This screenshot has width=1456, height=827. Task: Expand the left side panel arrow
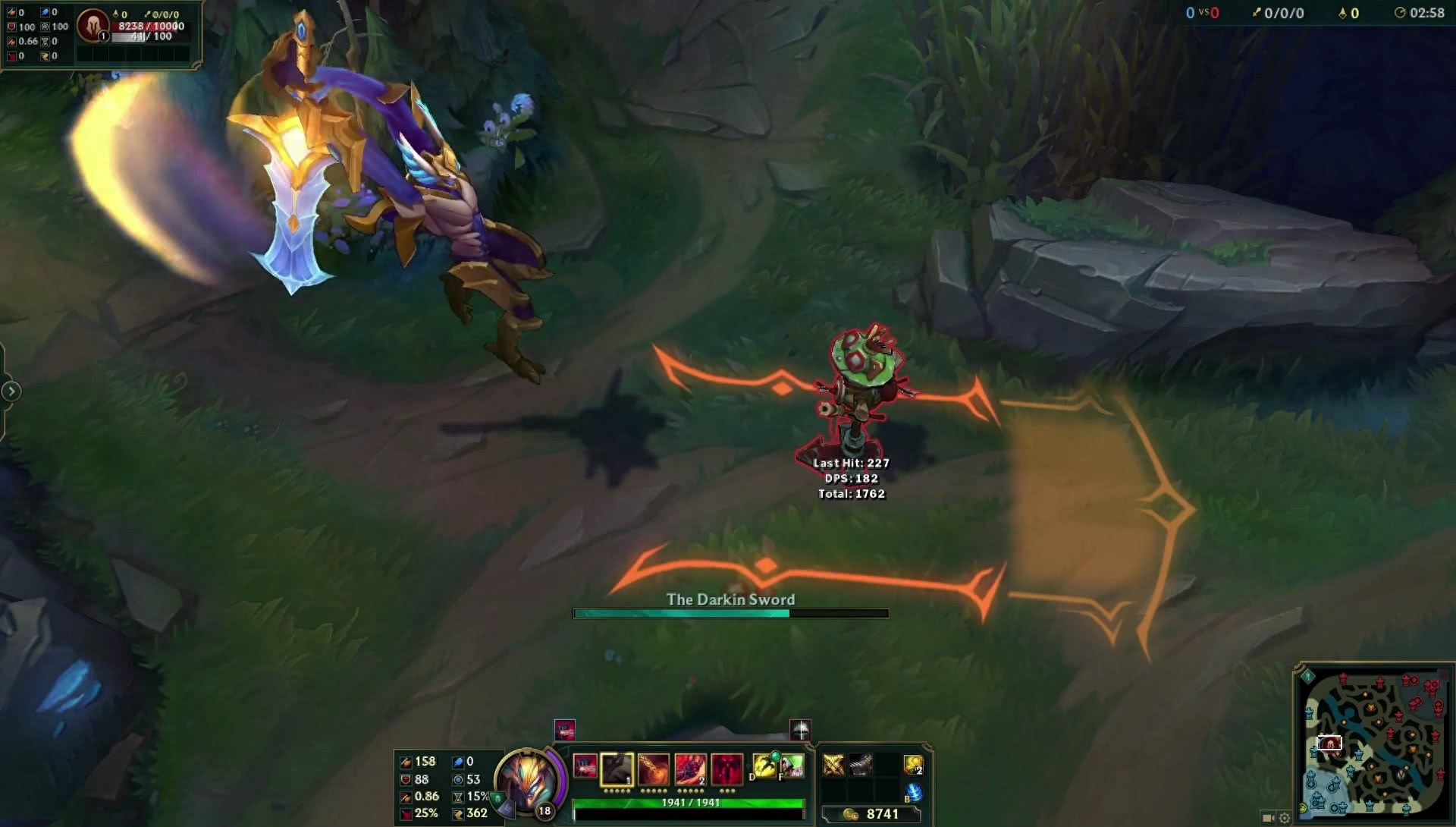[11, 391]
